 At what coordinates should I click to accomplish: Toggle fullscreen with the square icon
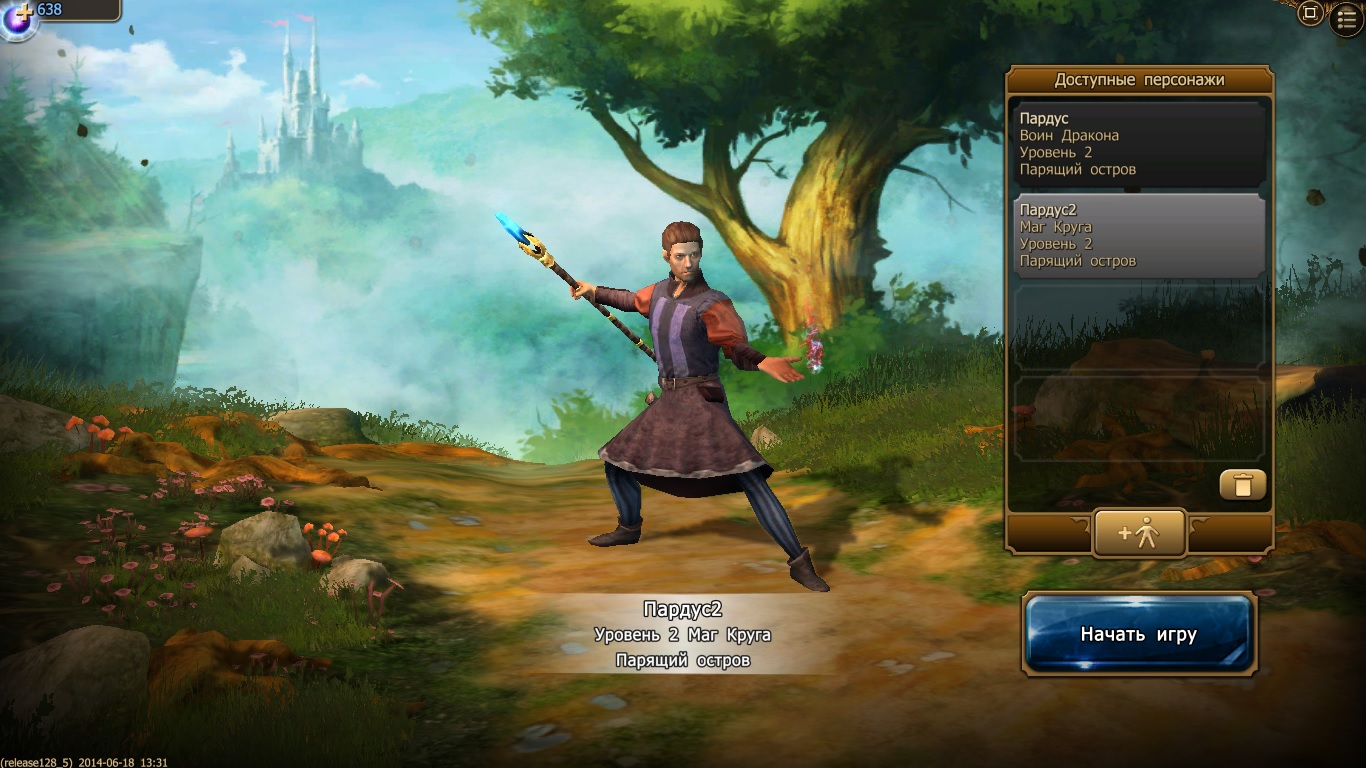[x=1309, y=13]
